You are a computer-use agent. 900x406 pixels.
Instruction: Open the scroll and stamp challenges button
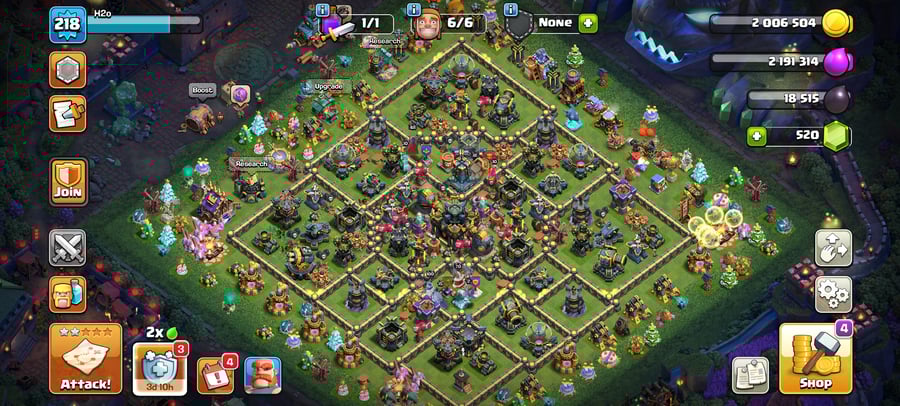[68, 113]
